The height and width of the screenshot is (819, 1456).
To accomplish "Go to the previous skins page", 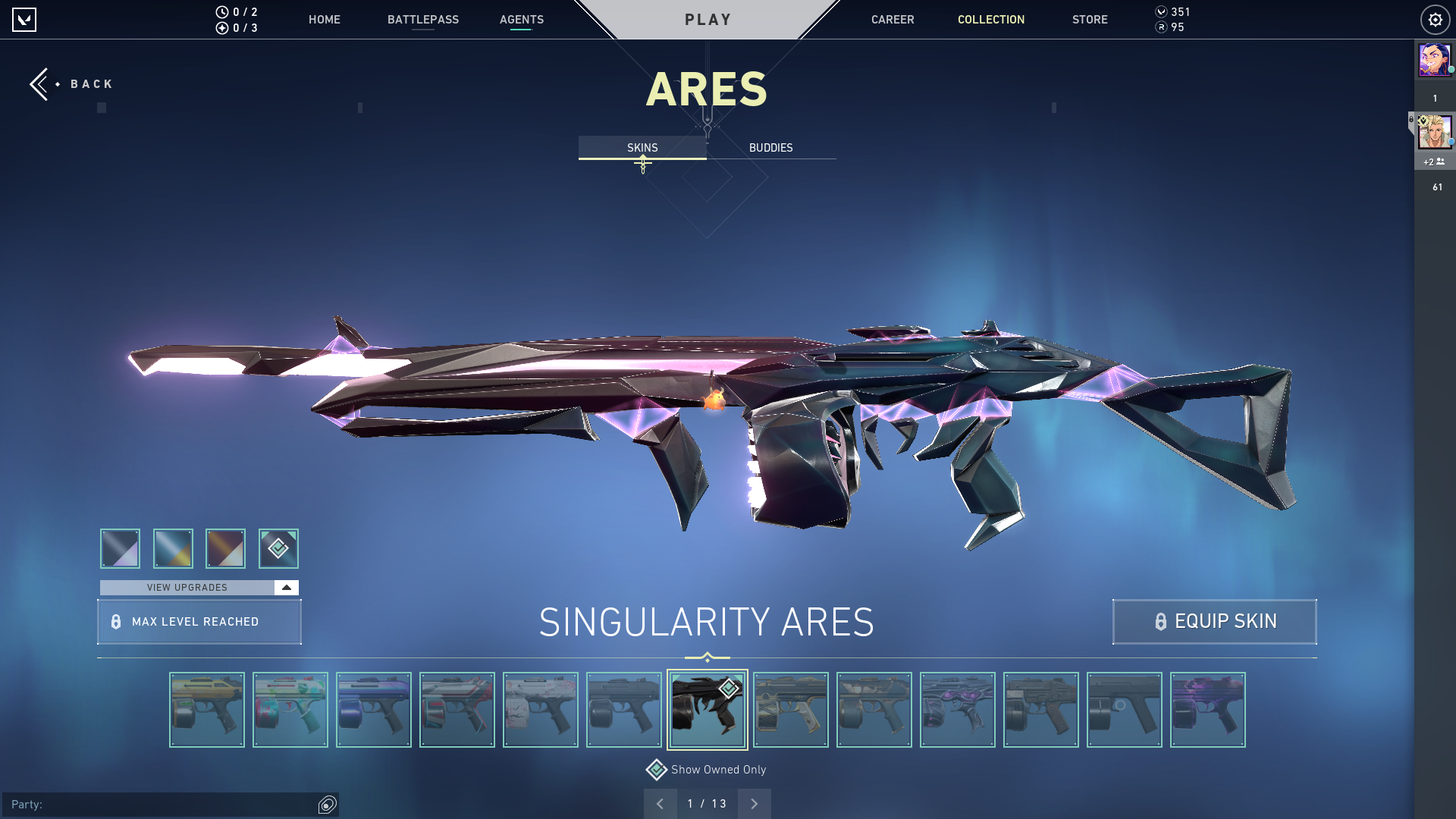I will point(661,803).
